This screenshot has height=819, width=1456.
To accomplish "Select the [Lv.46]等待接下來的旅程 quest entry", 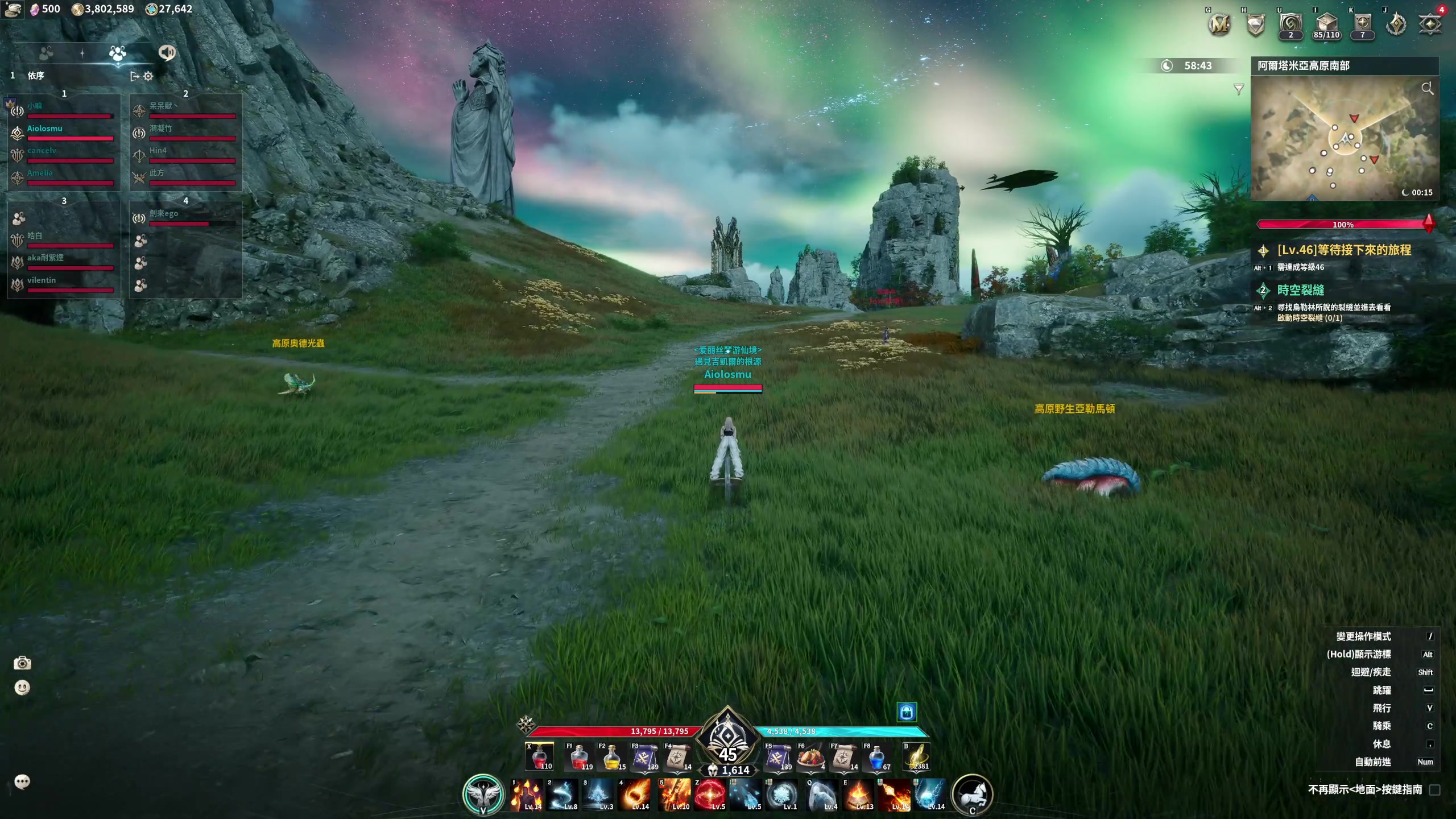I will click(x=1343, y=250).
